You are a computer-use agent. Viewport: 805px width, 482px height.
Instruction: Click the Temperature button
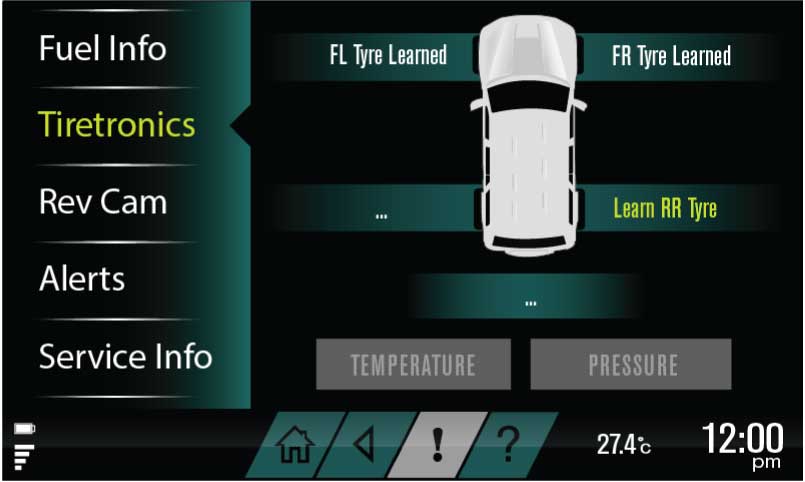coord(413,364)
